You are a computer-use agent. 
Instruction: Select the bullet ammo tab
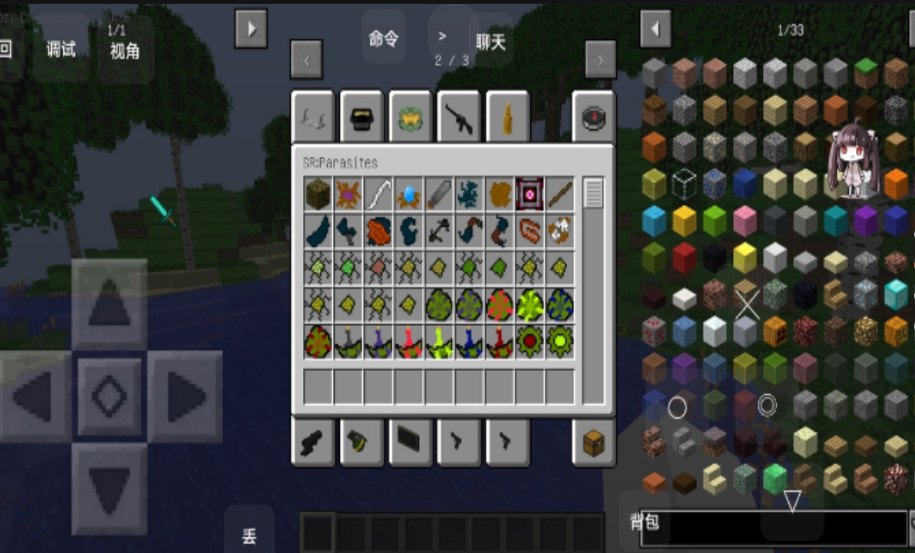click(510, 118)
